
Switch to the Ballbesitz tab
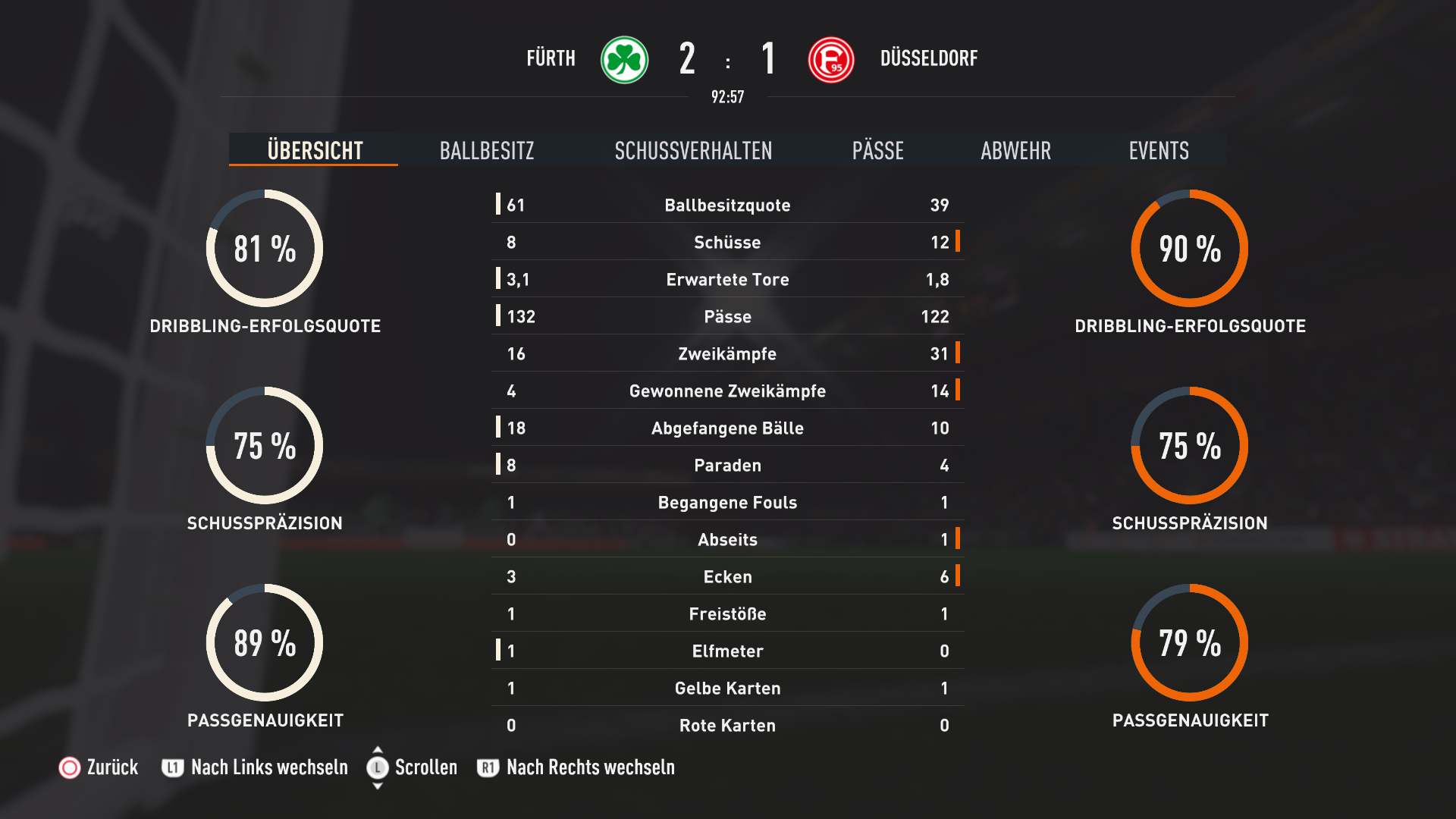487,150
